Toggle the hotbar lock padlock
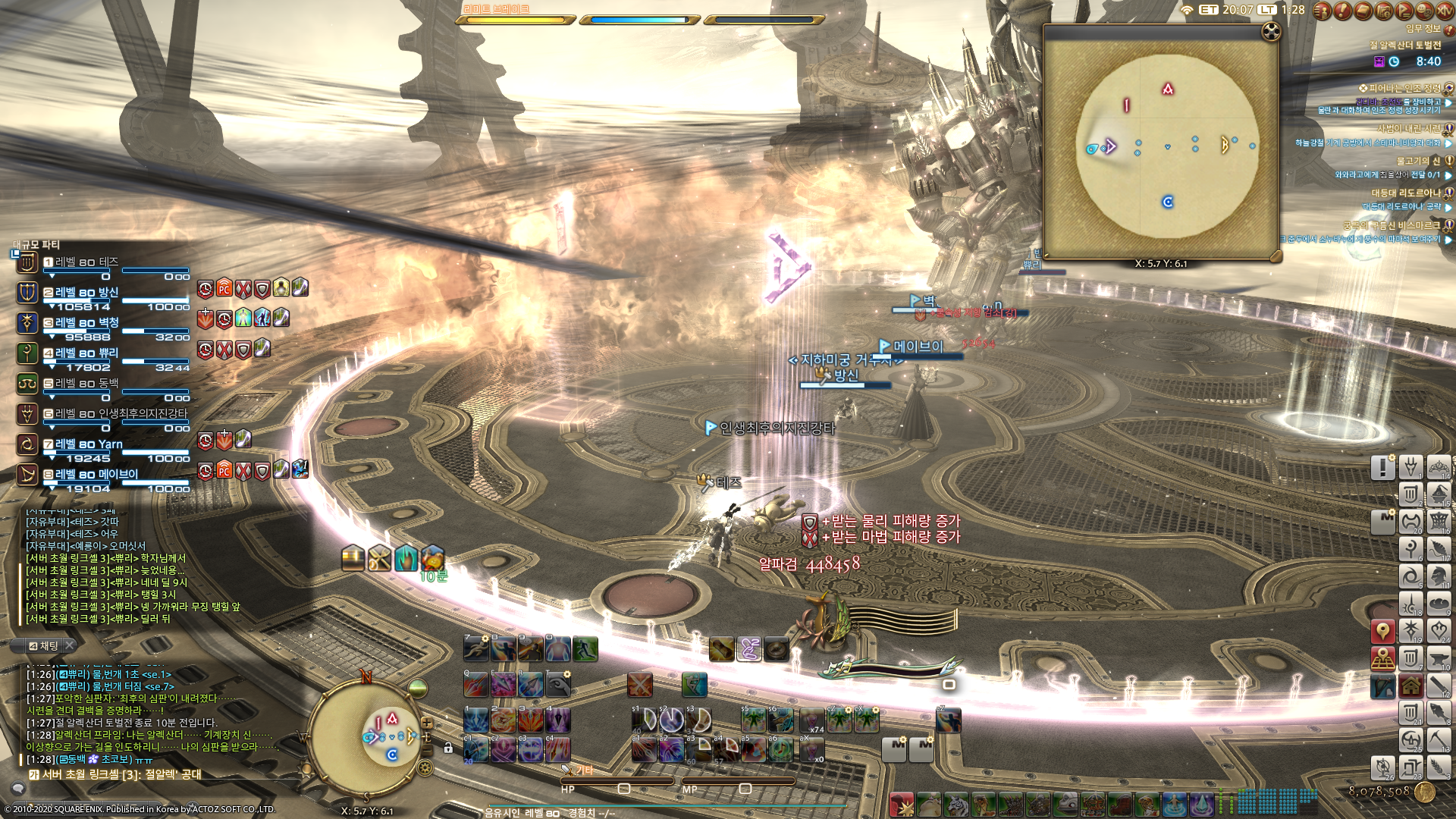 [x=448, y=748]
